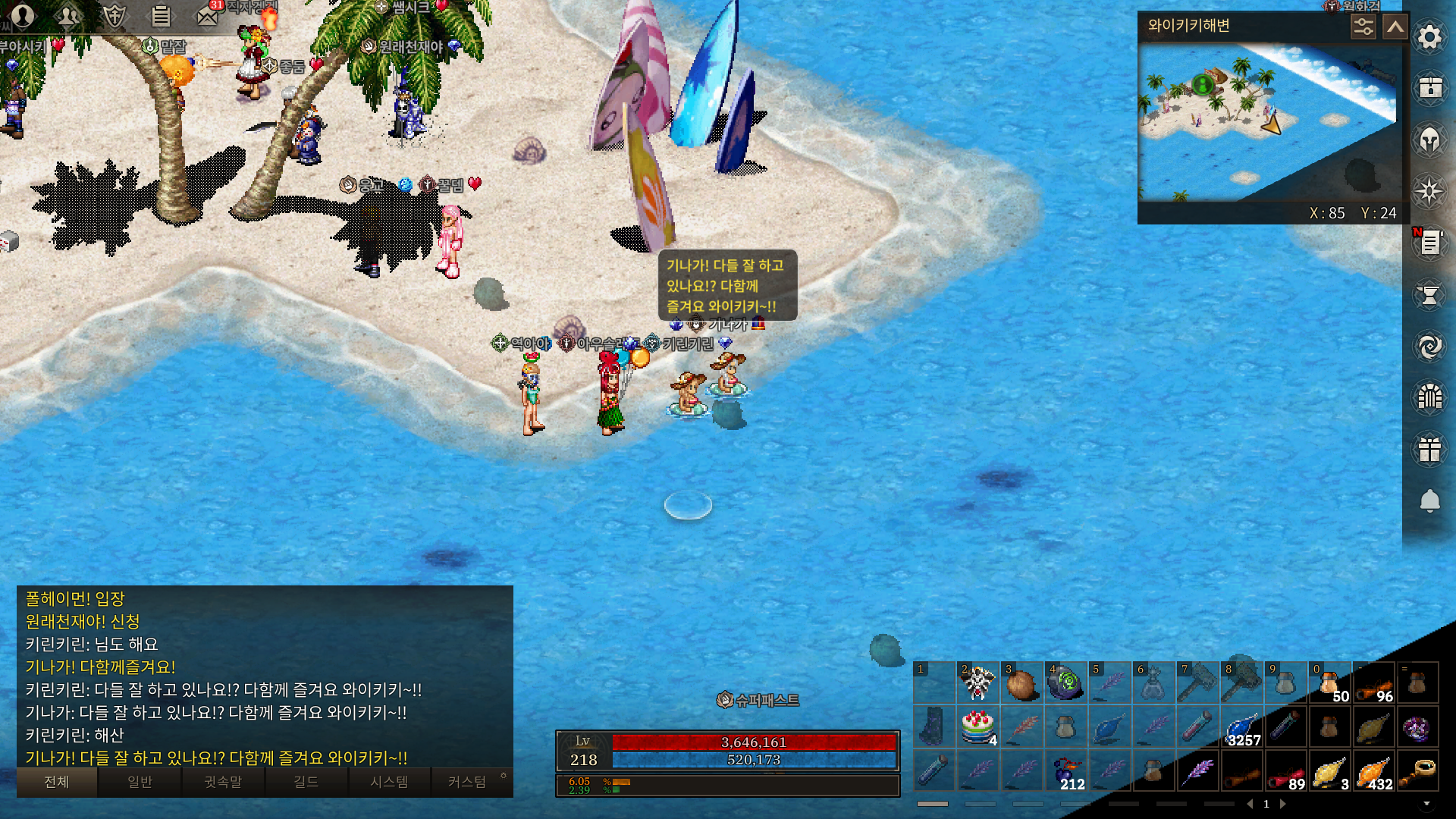Open the gear settings menu
1456x819 pixels.
tap(1429, 37)
